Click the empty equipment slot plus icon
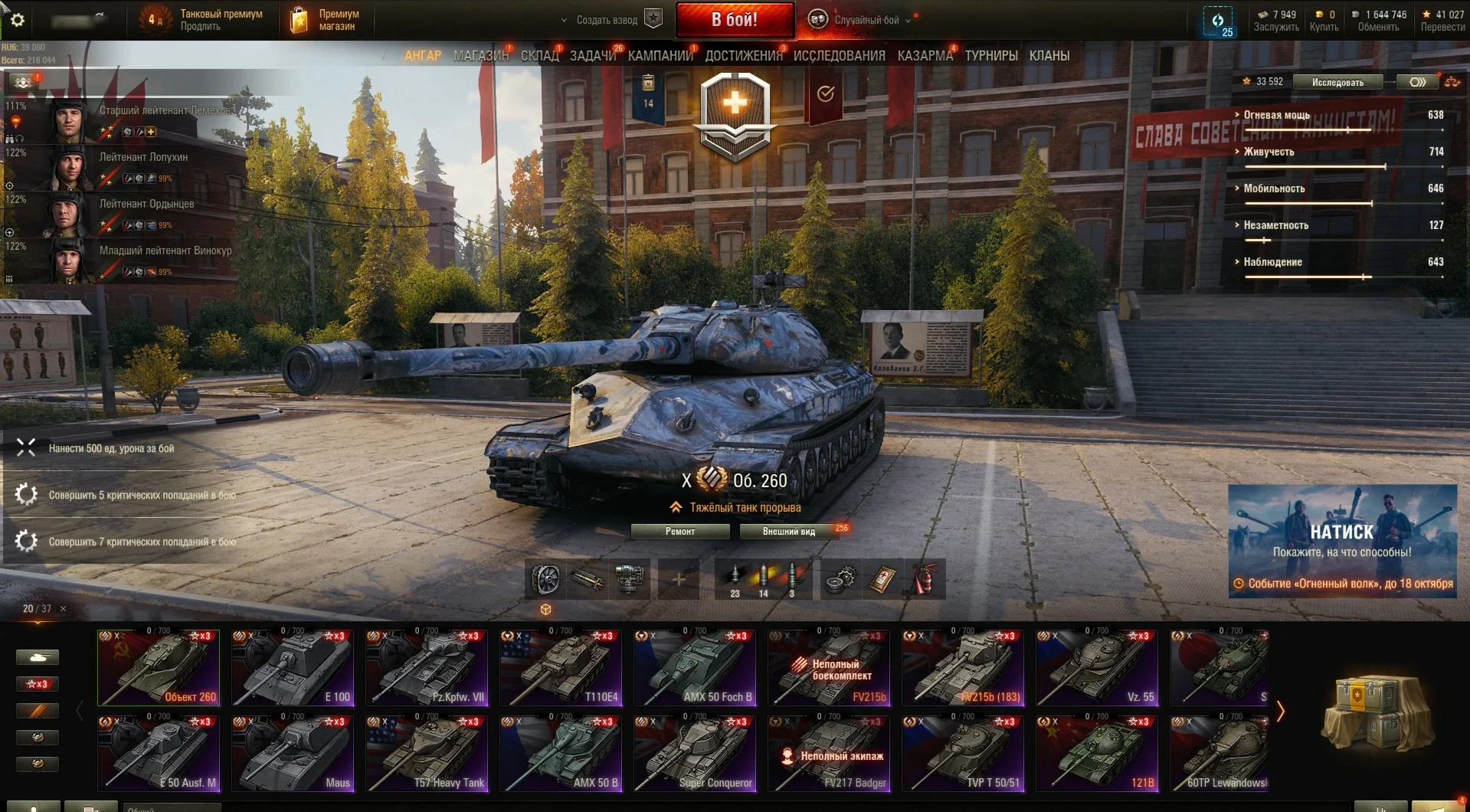The image size is (1470, 812). pyautogui.click(x=679, y=580)
